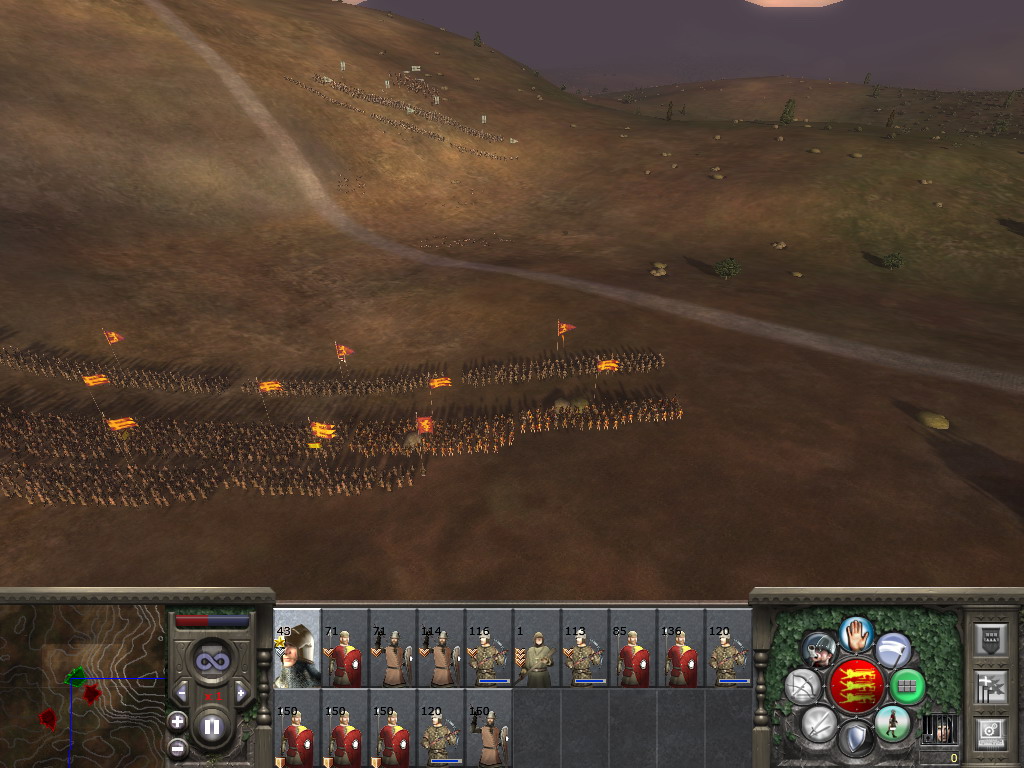Select the unit card with 116 archers
This screenshot has height=768, width=1024.
(x=489, y=649)
